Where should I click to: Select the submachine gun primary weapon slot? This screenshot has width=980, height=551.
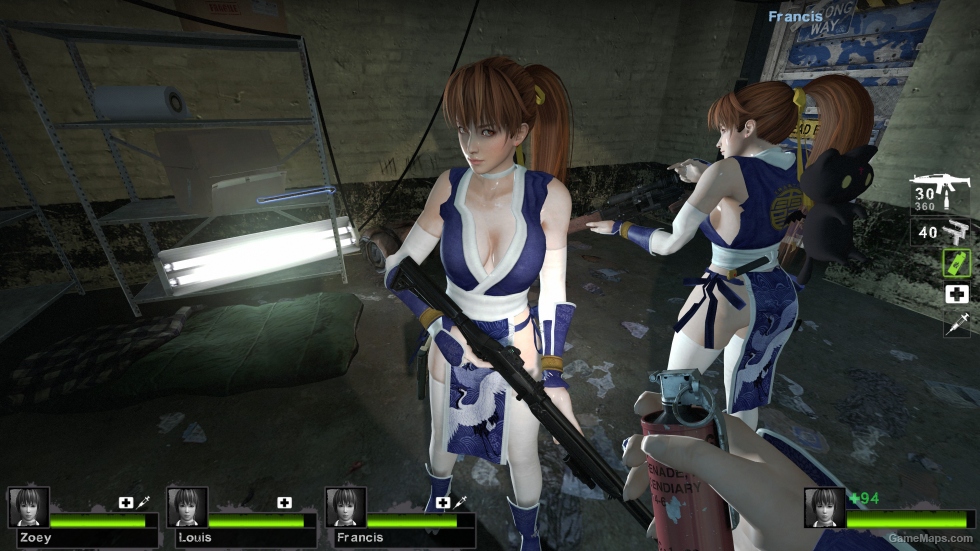[x=940, y=195]
